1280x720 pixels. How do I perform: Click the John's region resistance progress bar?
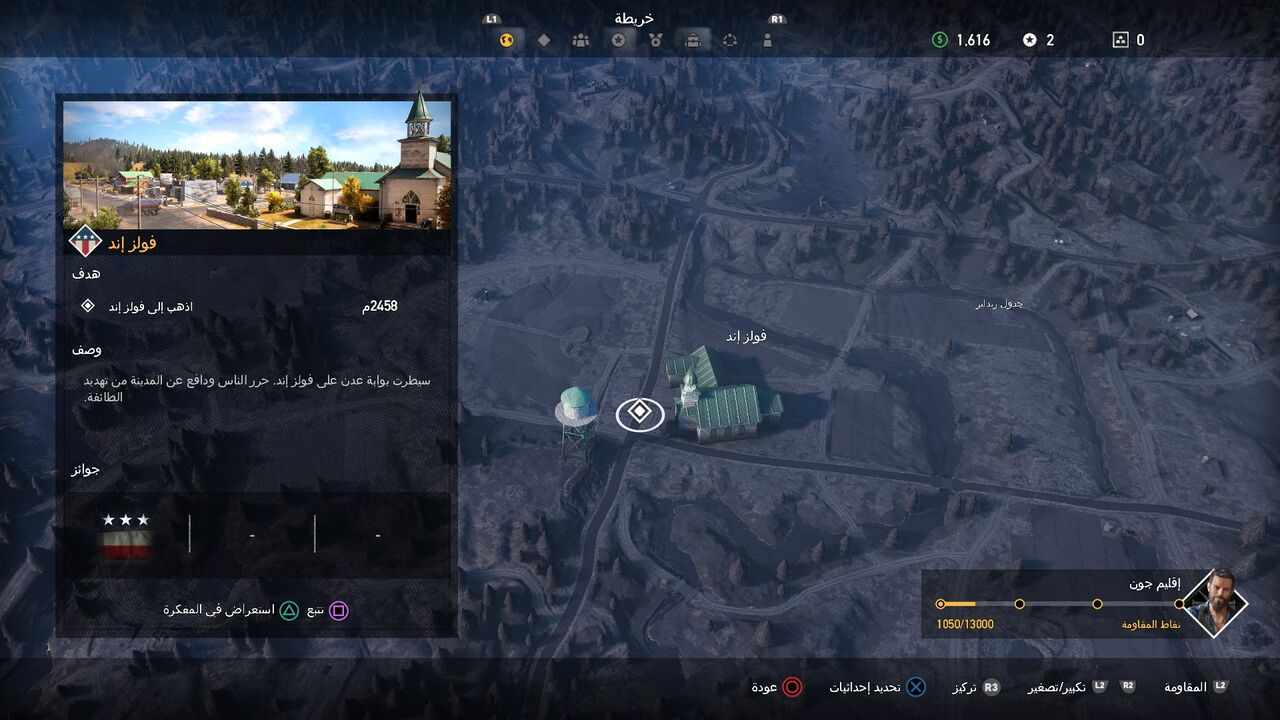point(1059,604)
